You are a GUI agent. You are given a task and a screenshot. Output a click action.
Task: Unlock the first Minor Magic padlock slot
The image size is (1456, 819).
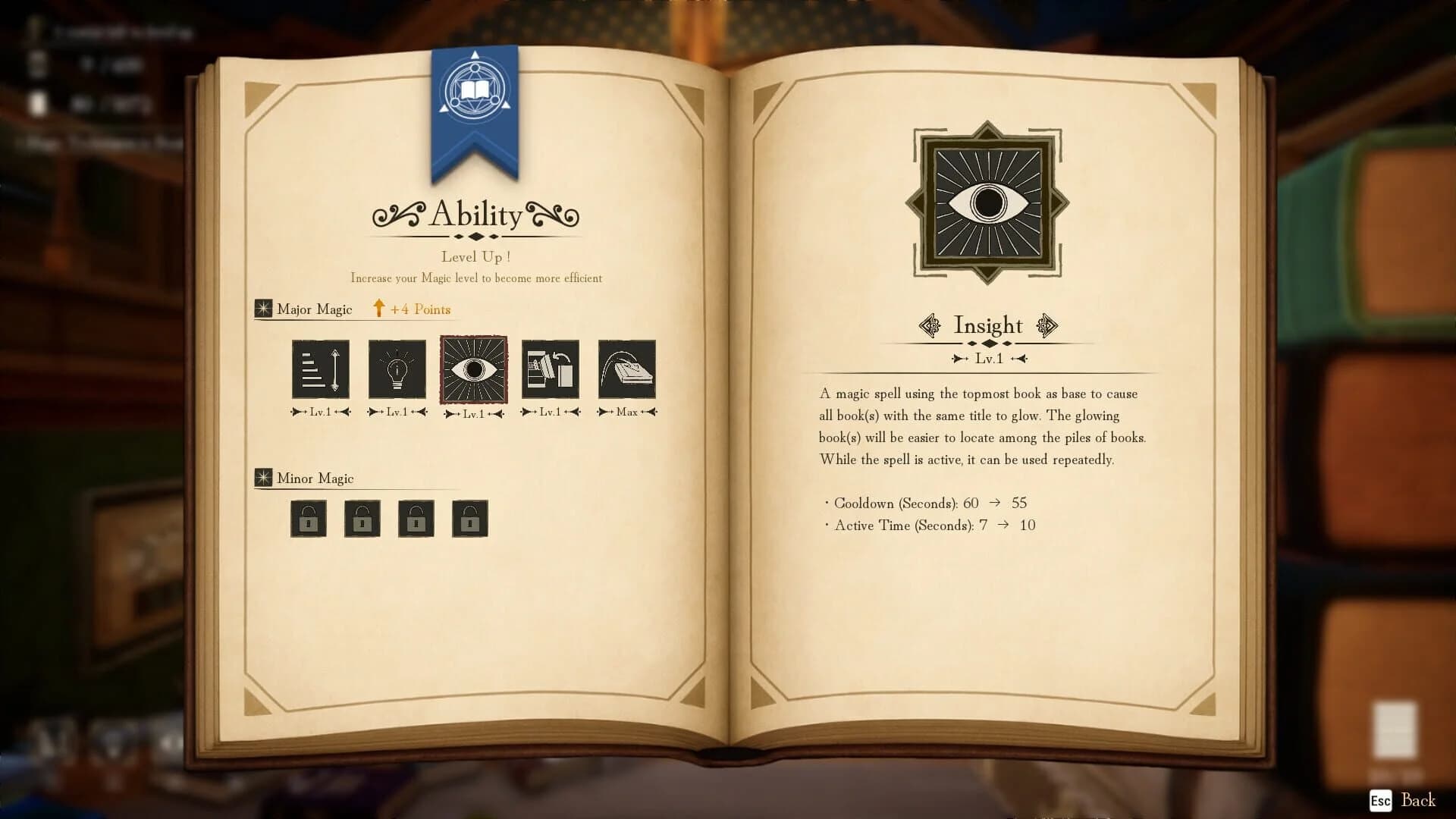tap(308, 519)
